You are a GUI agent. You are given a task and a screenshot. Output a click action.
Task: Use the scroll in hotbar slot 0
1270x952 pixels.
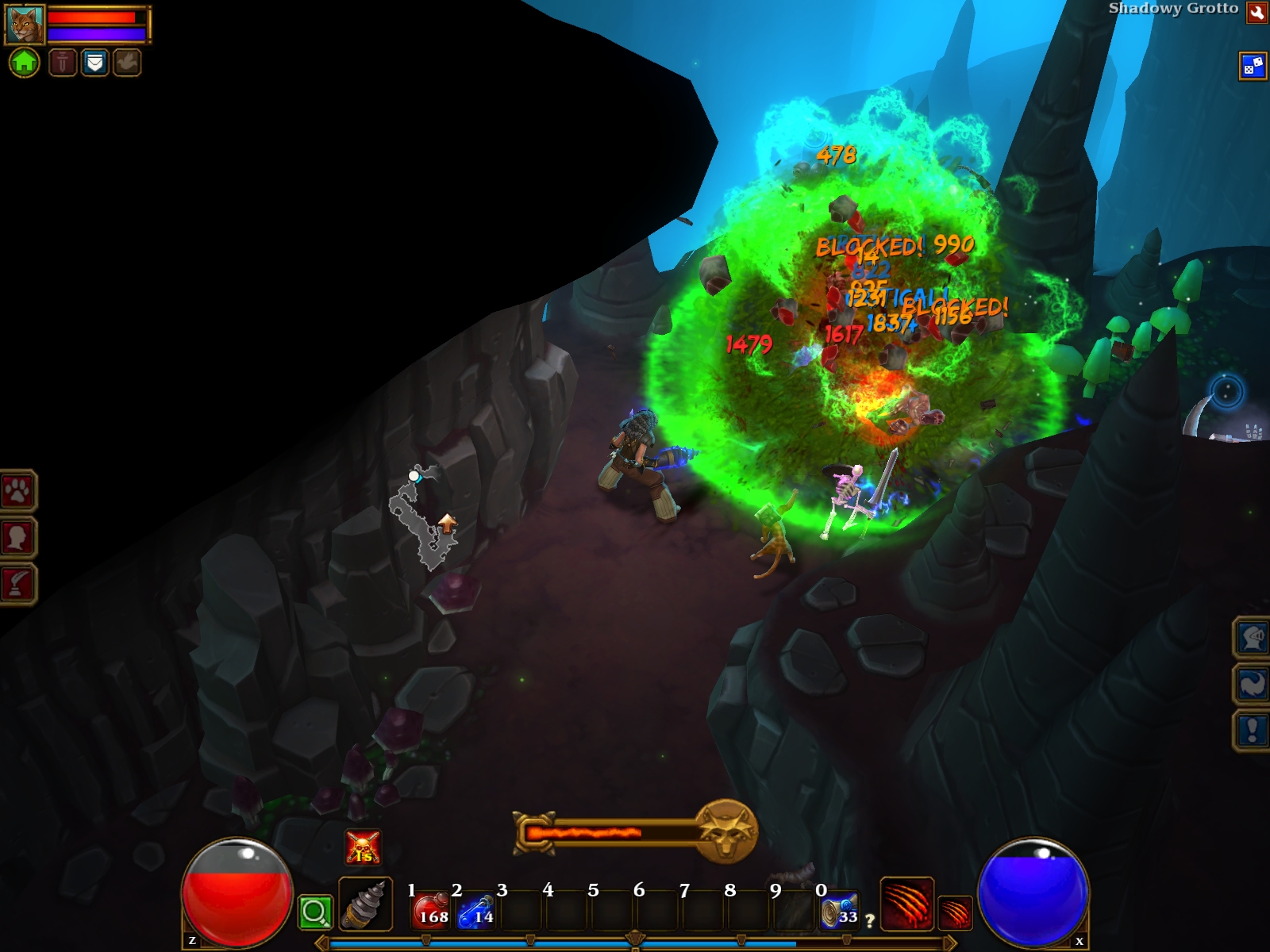[x=840, y=910]
